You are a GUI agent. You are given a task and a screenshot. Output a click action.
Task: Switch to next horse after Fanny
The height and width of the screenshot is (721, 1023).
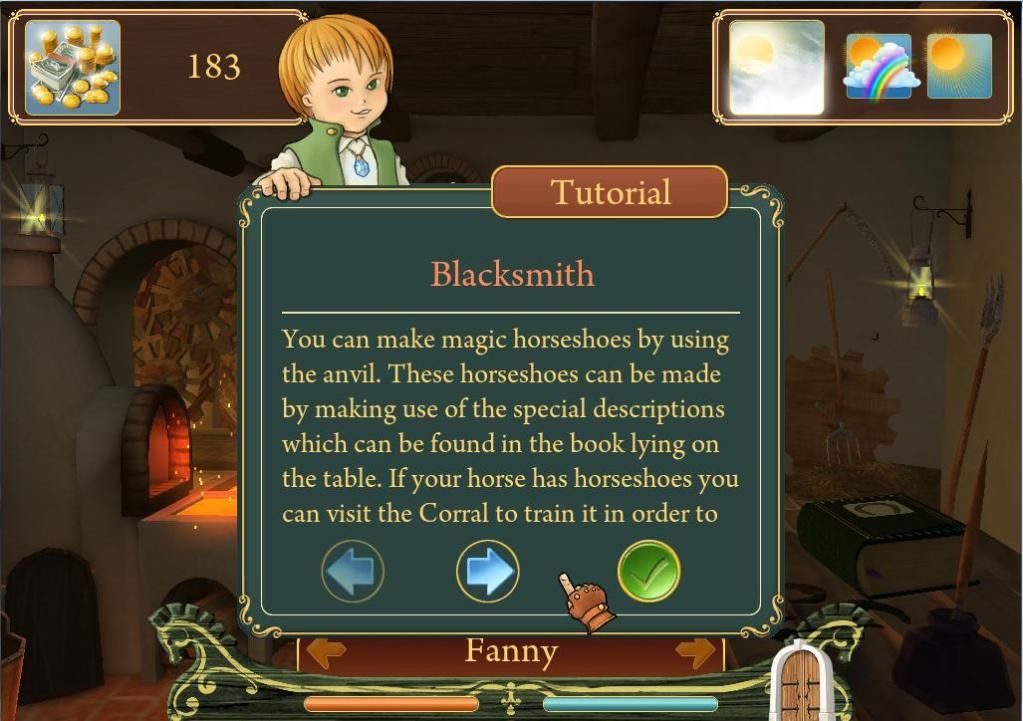[696, 653]
